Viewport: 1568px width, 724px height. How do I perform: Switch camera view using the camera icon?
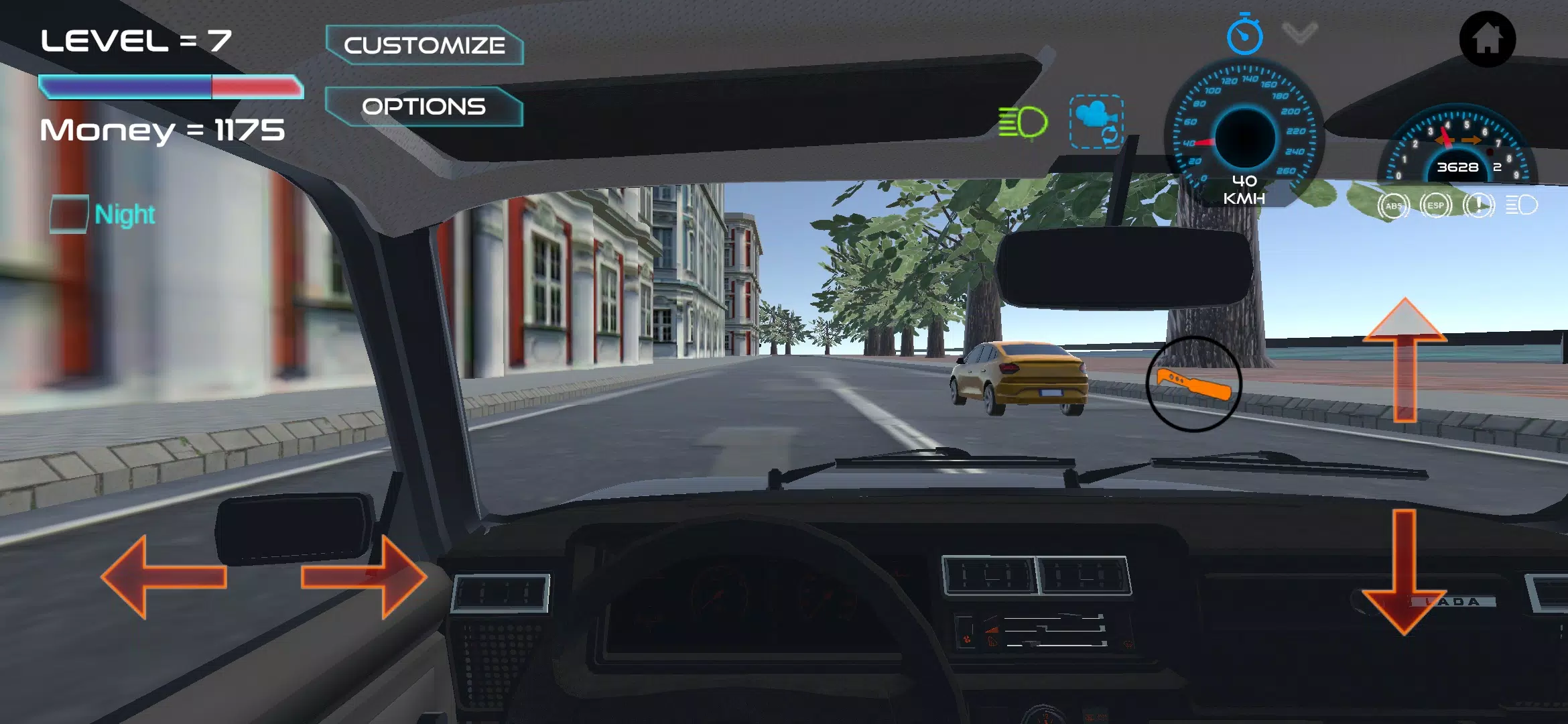point(1097,121)
